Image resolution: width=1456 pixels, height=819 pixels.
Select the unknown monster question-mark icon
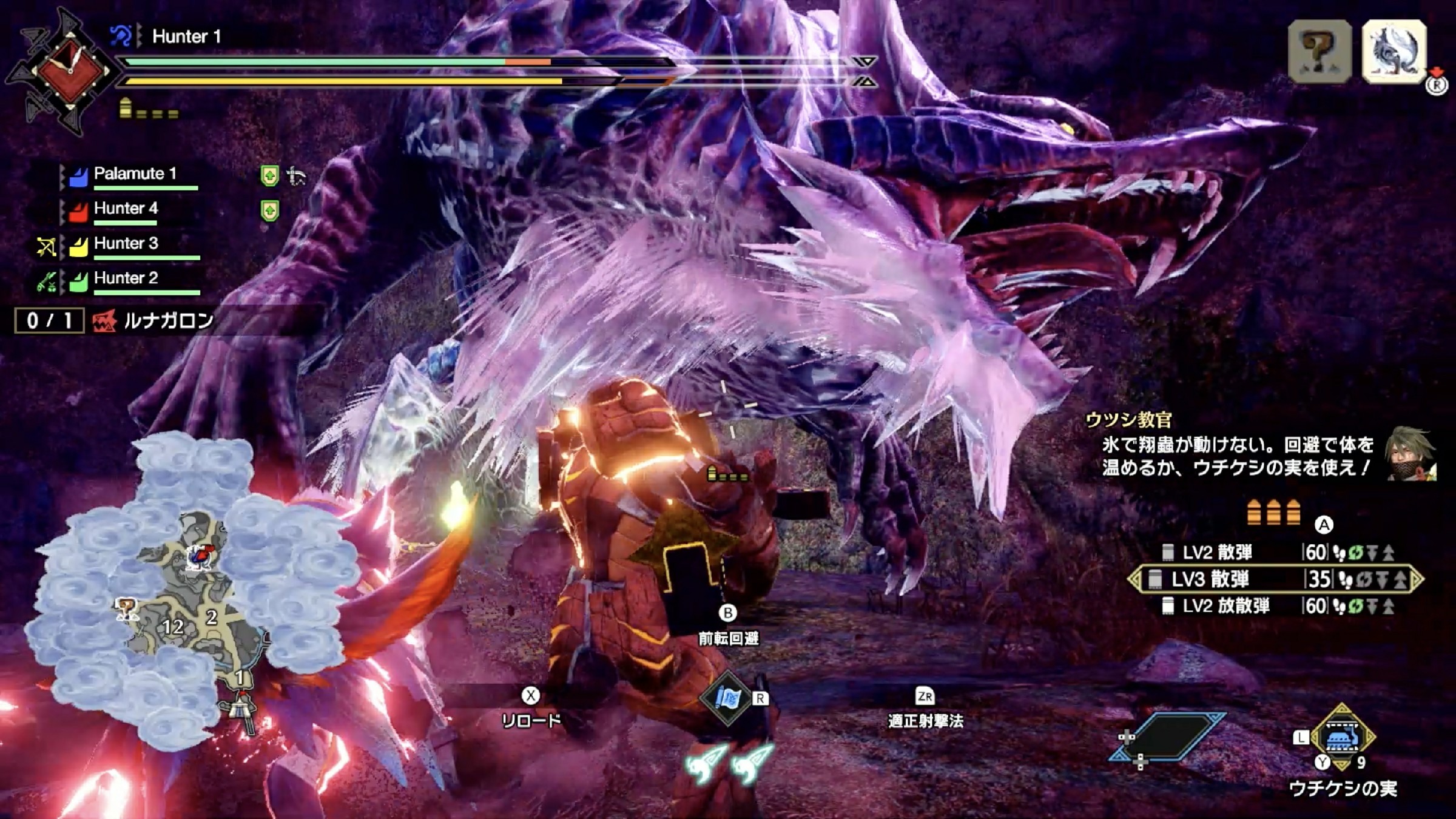tap(1319, 51)
